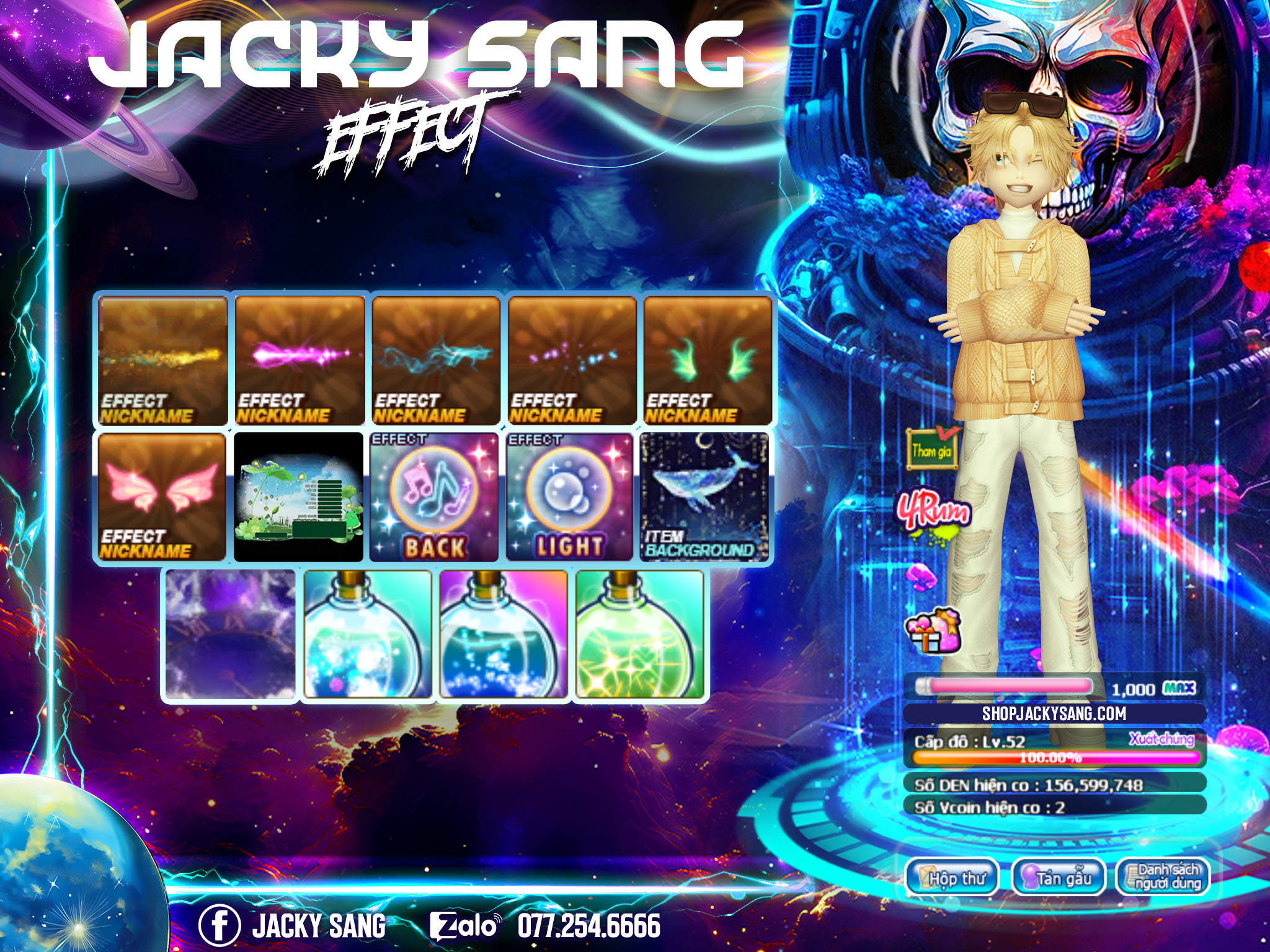Select the bubble LIGHT effect
The height and width of the screenshot is (952, 1270).
point(571,497)
